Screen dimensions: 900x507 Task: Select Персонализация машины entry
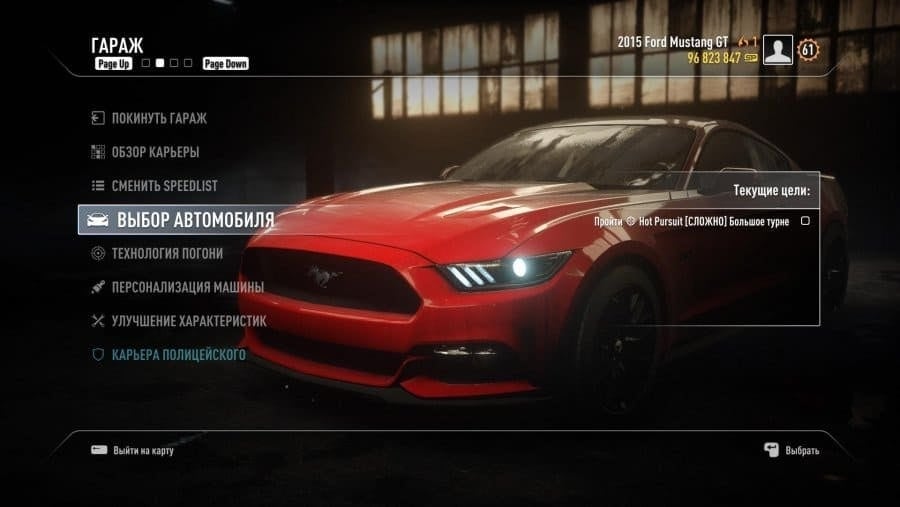coord(187,287)
